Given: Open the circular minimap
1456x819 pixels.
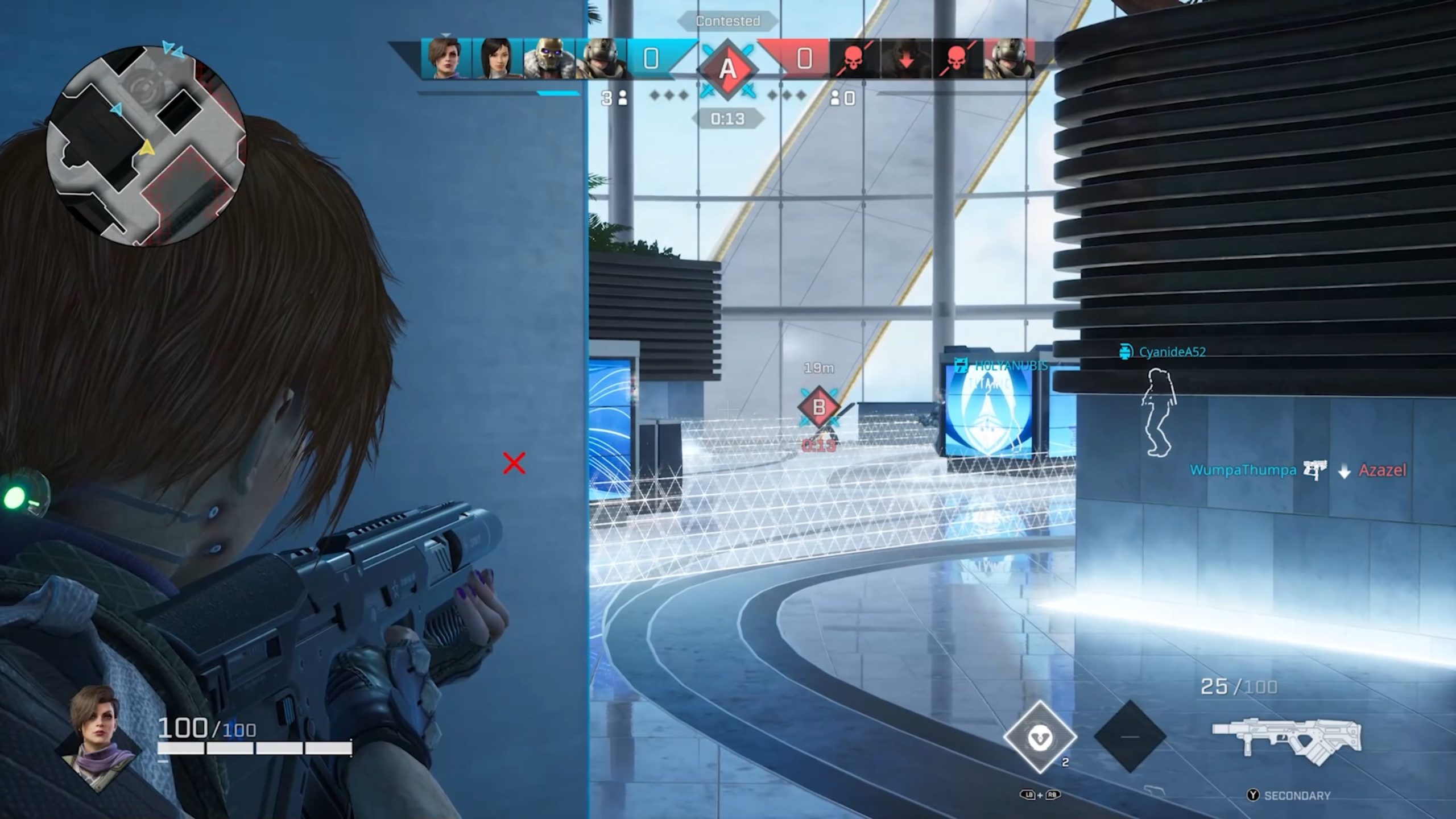Looking at the screenshot, I should (147, 146).
